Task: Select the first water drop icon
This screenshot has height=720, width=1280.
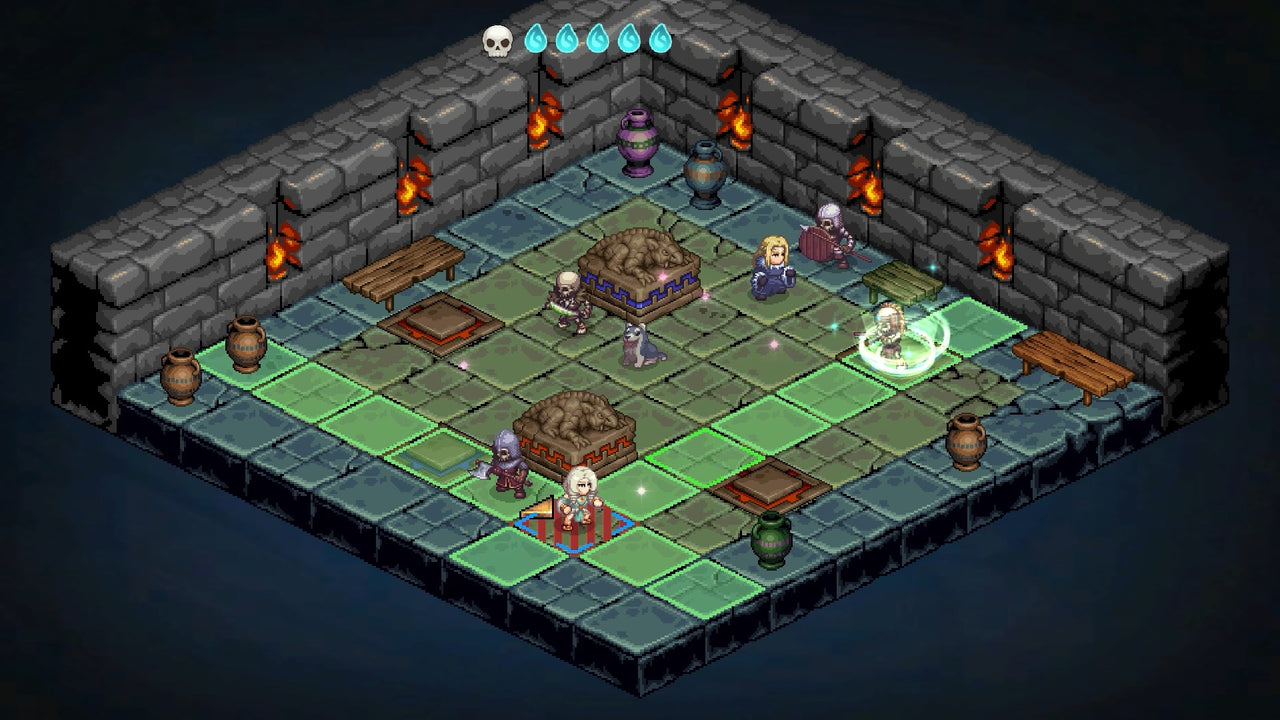Action: click(x=534, y=38)
